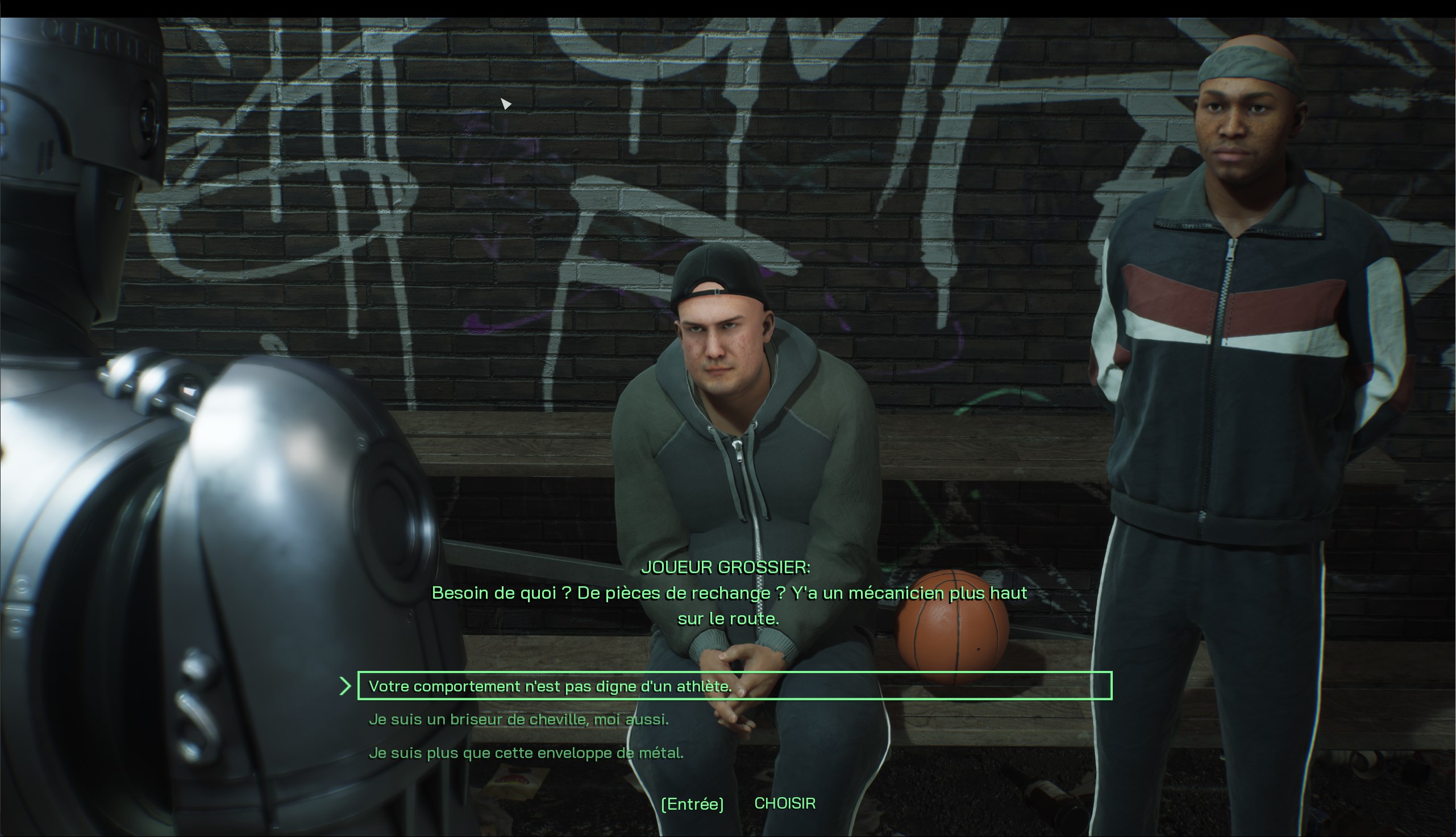
Task: Choose "Je suis un briseur de cheville, moi aussi"
Action: 521,719
